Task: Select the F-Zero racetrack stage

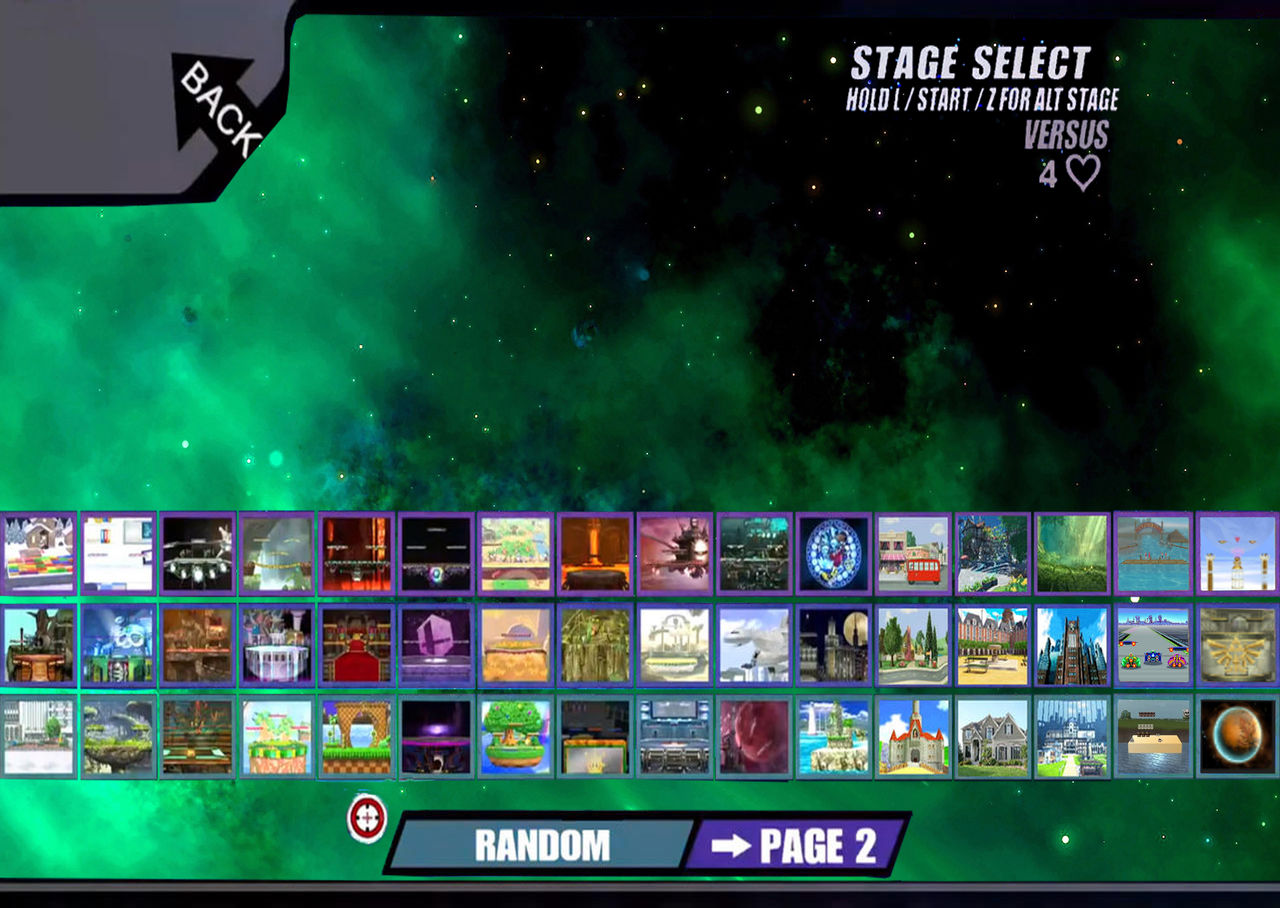Action: 1152,645
